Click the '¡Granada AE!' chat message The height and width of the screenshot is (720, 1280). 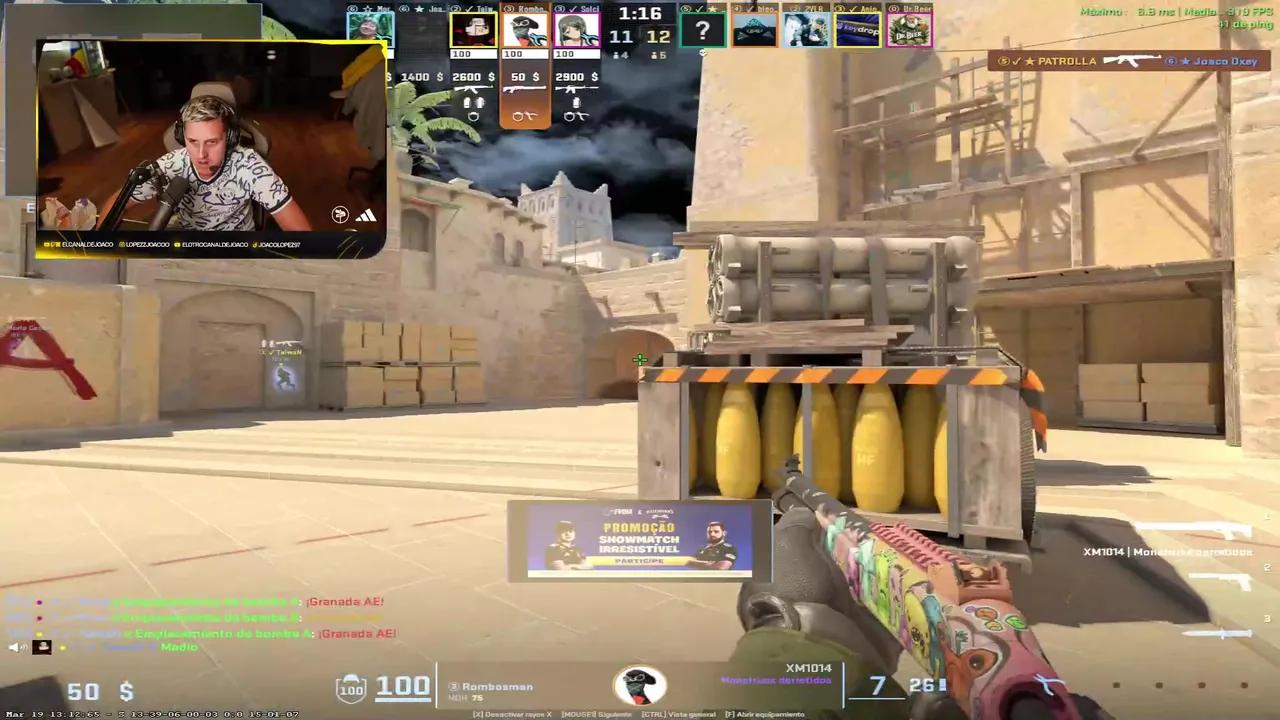click(x=346, y=601)
